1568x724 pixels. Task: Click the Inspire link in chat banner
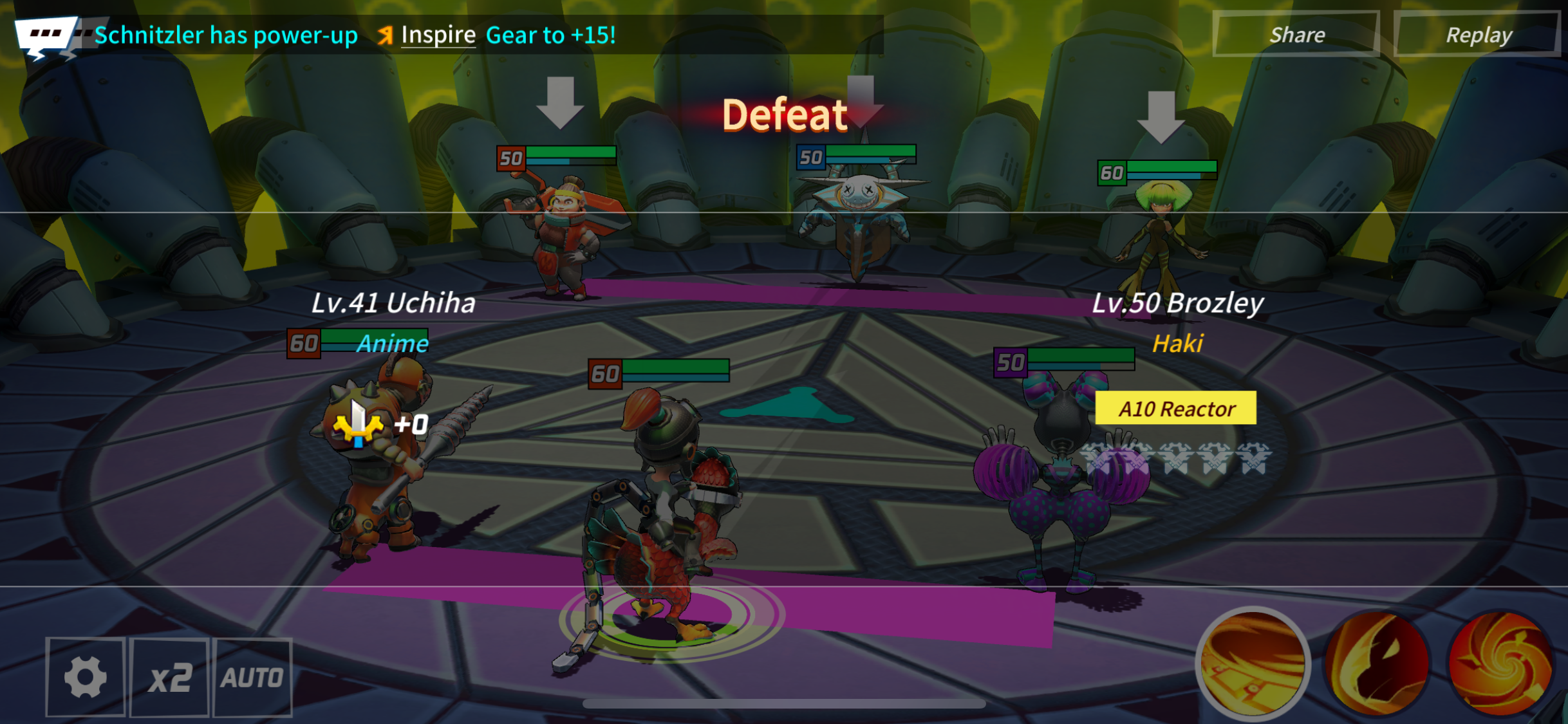(438, 35)
